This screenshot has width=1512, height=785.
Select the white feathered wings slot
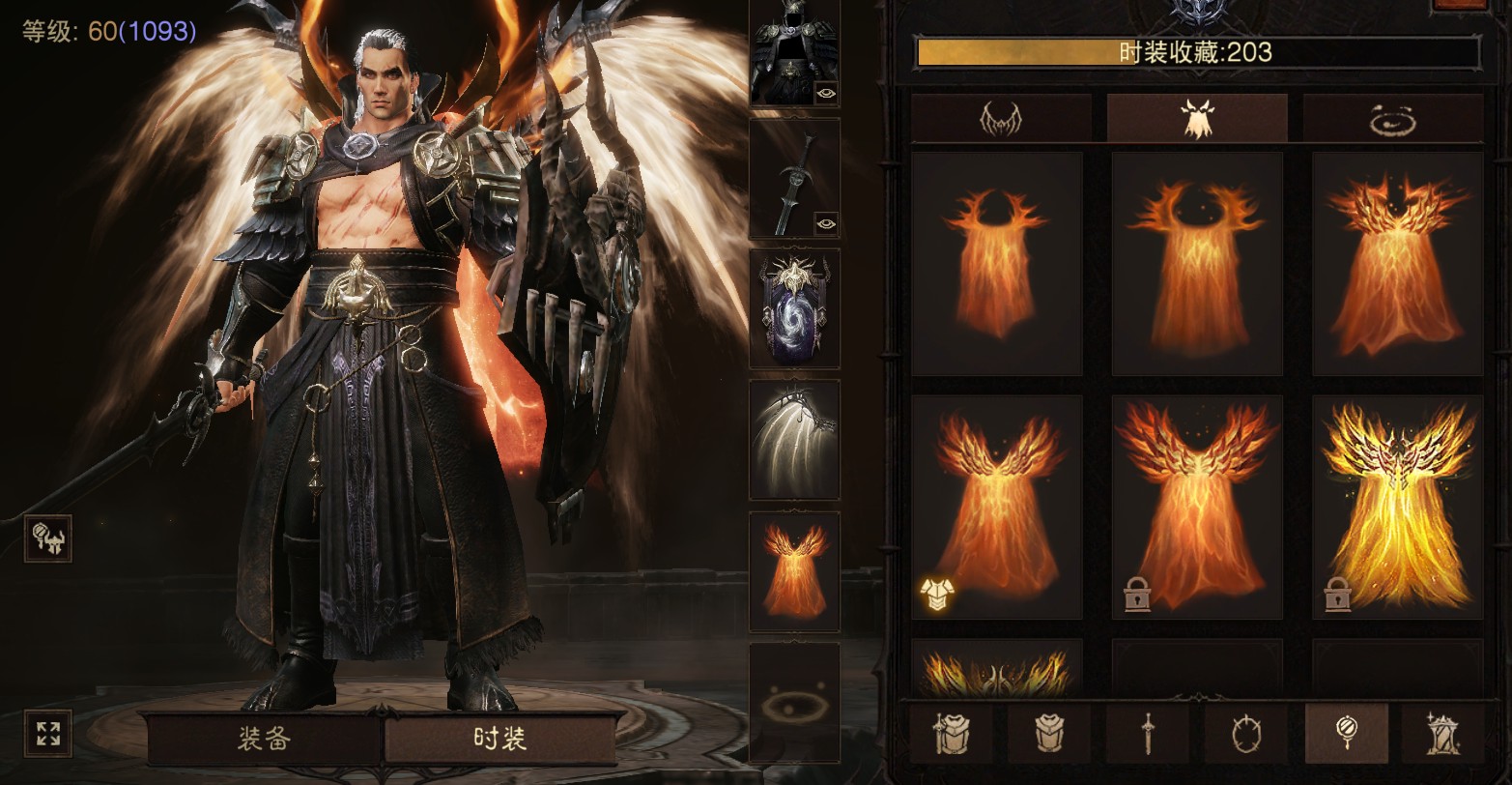[794, 439]
